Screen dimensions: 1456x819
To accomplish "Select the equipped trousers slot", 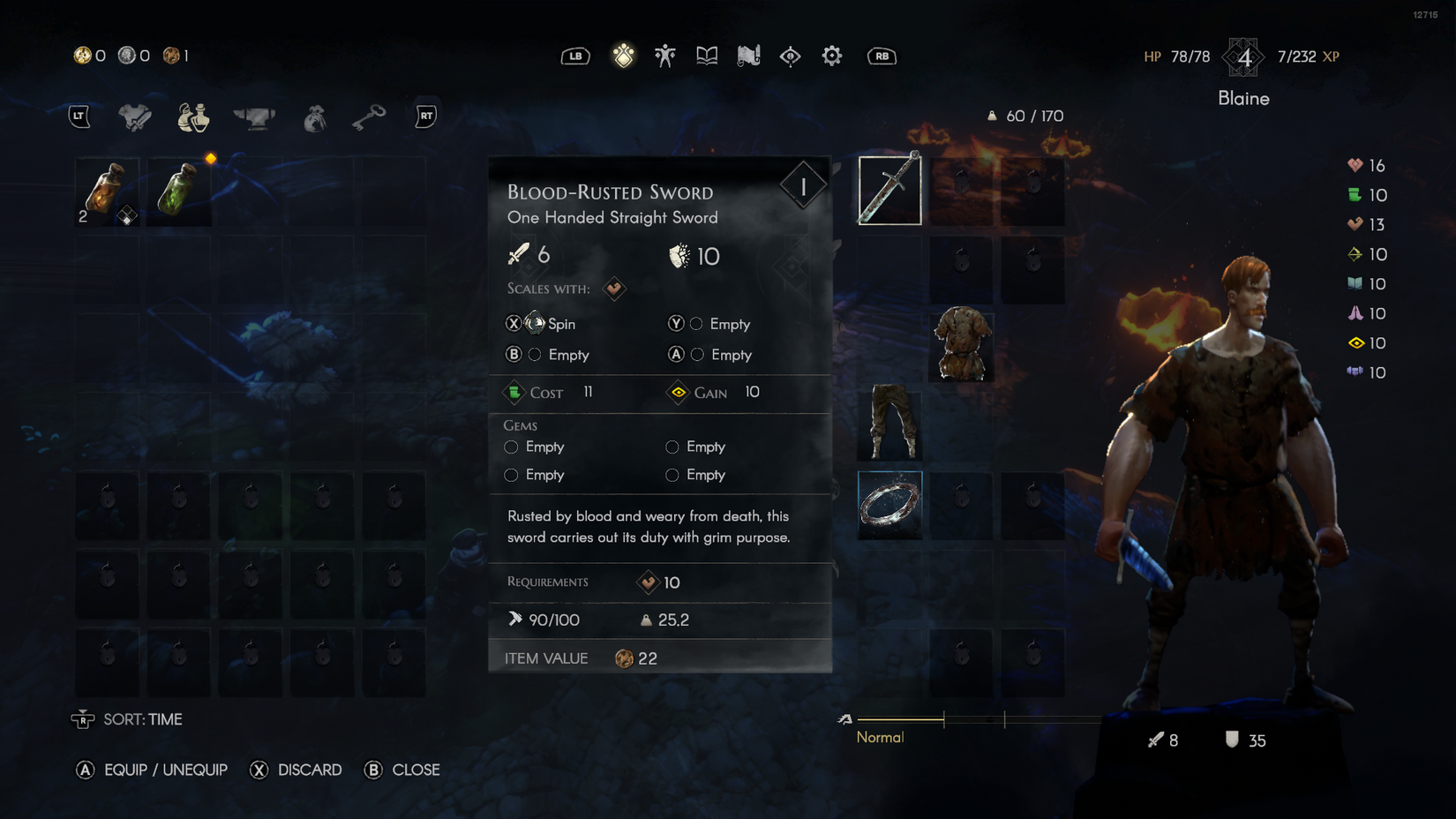I will coord(889,422).
